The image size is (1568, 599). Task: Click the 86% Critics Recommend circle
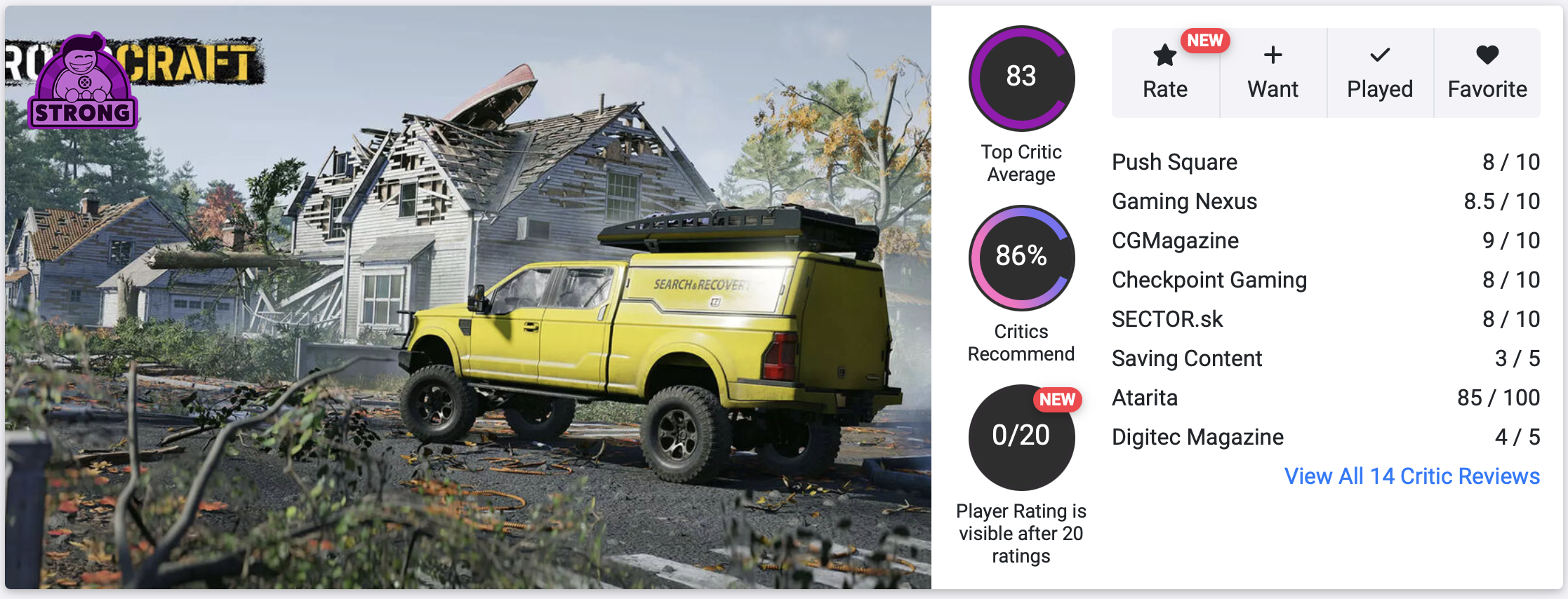(1021, 257)
